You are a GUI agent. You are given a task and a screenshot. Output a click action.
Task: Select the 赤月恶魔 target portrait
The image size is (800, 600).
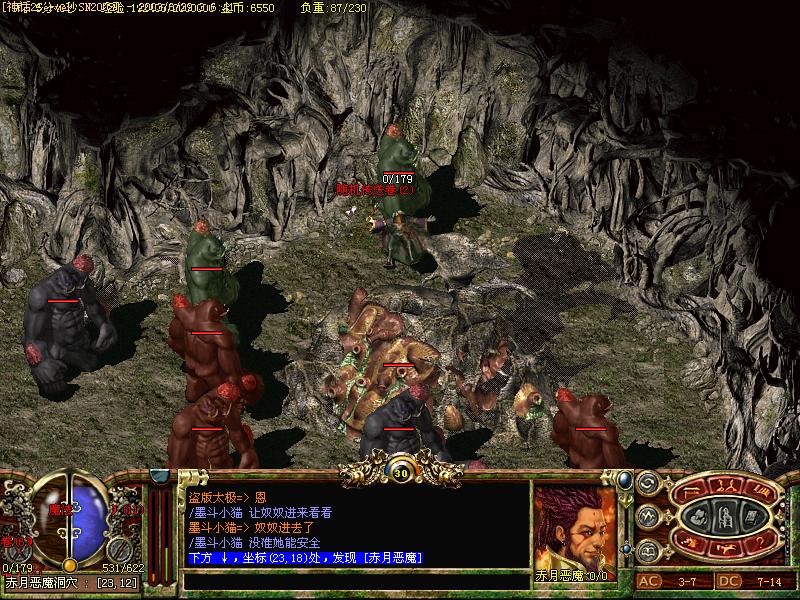tap(574, 526)
